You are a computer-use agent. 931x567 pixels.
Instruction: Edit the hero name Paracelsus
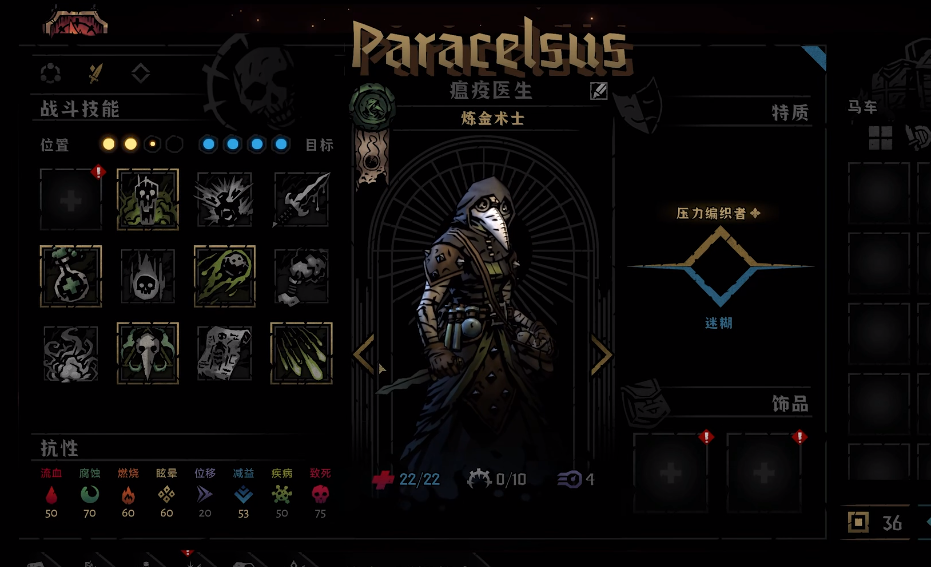point(599,91)
